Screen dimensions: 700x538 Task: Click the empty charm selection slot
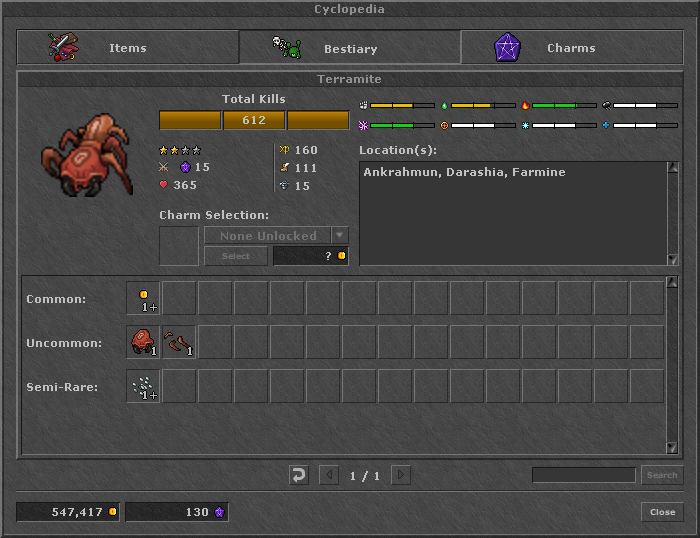(179, 246)
